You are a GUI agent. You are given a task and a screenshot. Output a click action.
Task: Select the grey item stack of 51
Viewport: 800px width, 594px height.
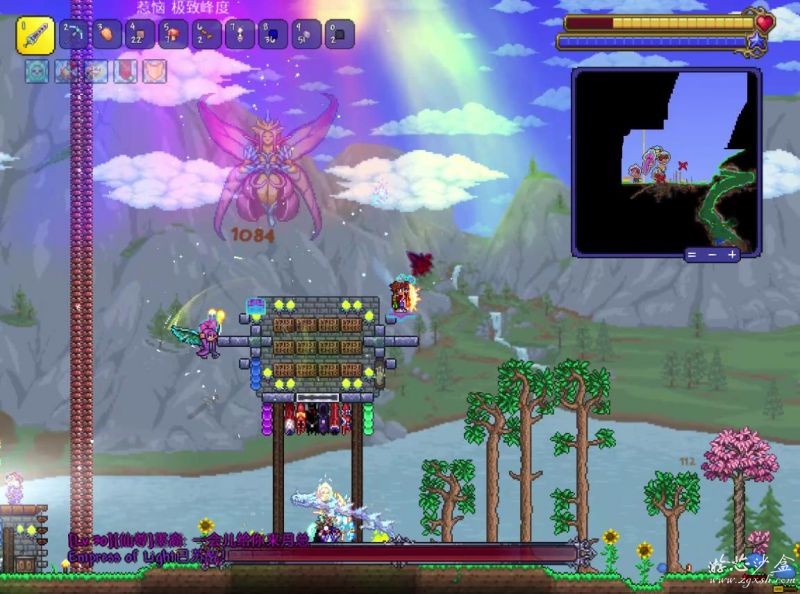[x=306, y=35]
